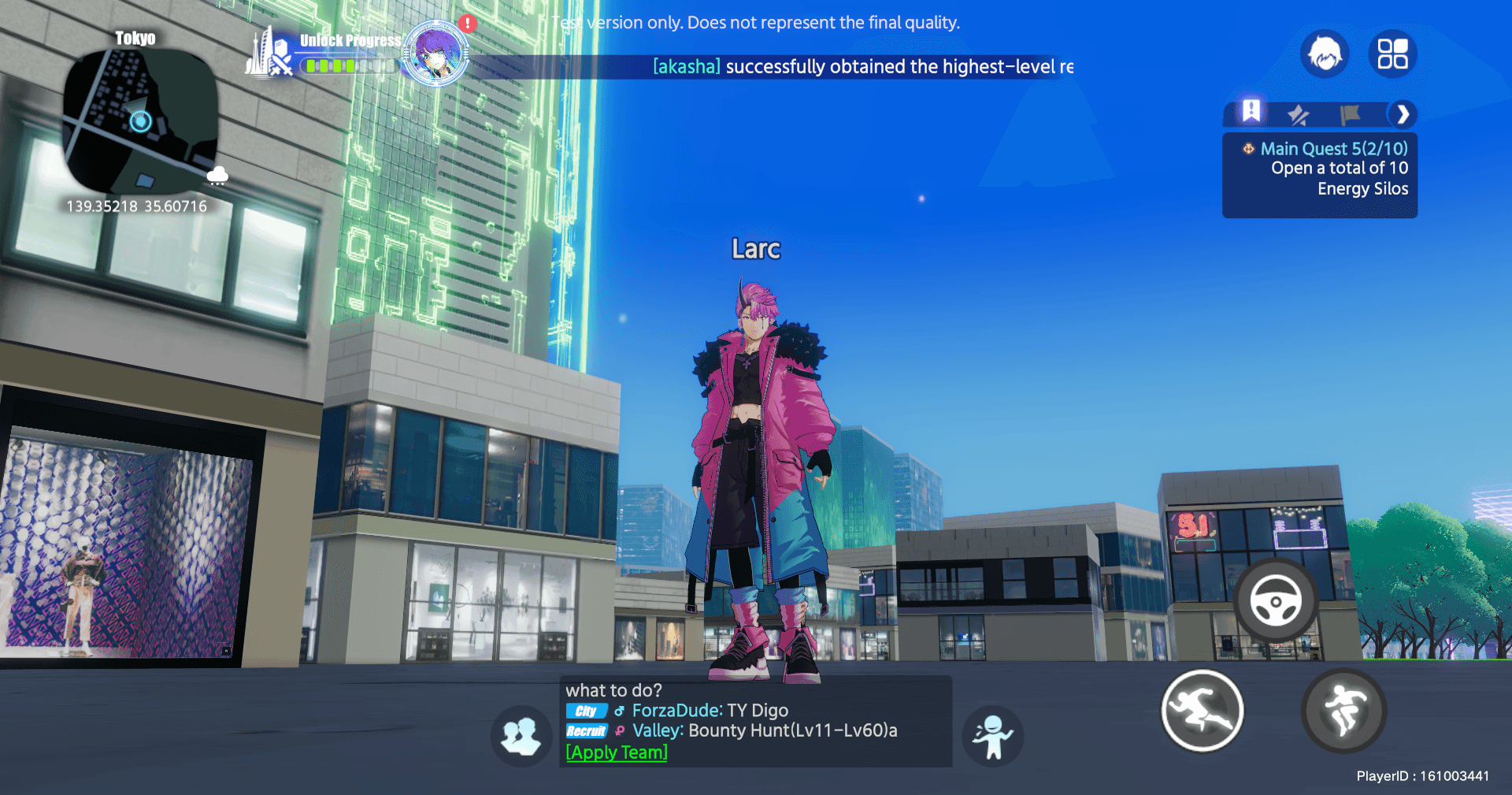Open the character profile head icon
The height and width of the screenshot is (795, 1512).
[x=1325, y=54]
